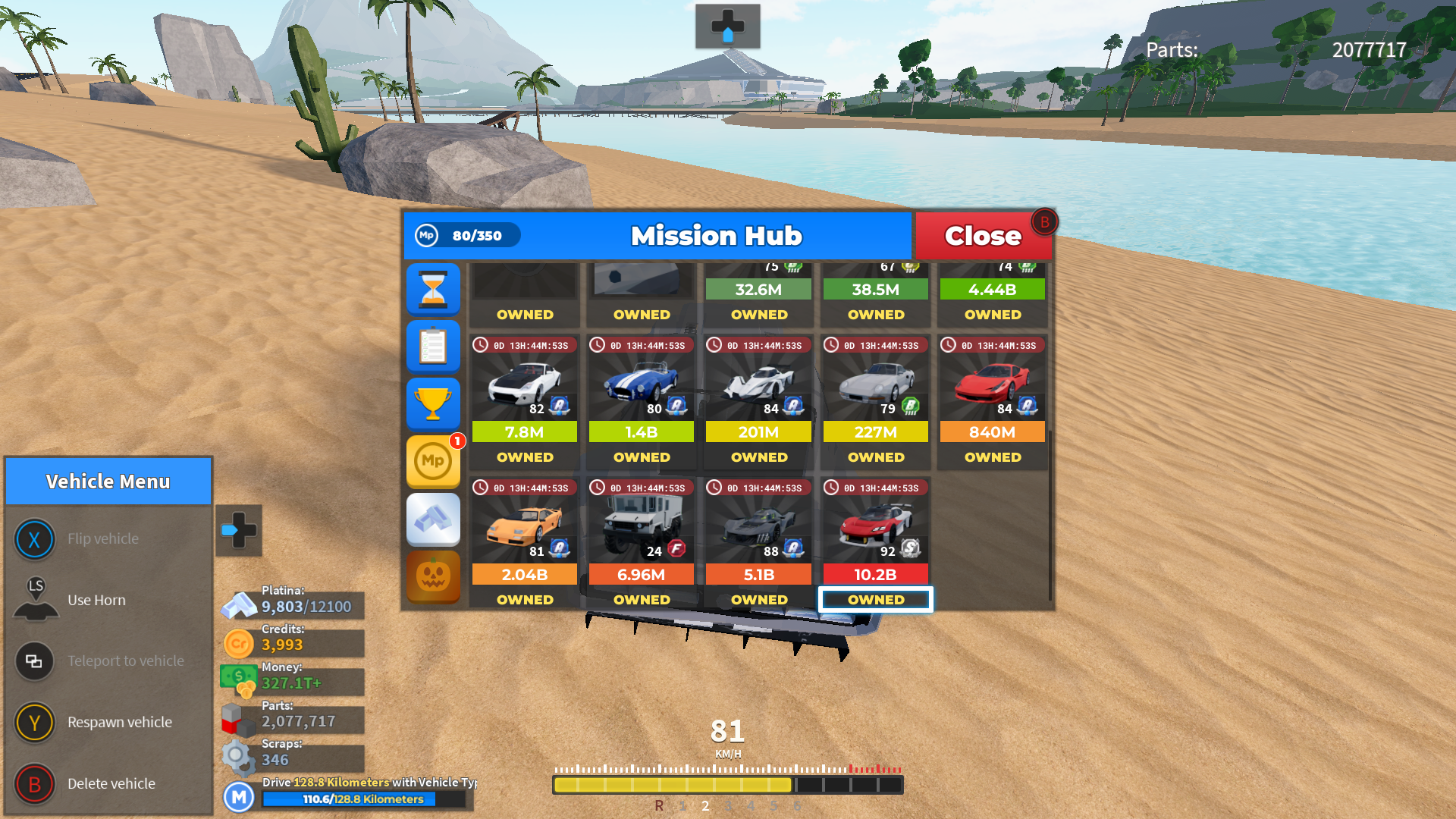Open the gold trophy tab
The width and height of the screenshot is (1456, 819).
point(433,403)
